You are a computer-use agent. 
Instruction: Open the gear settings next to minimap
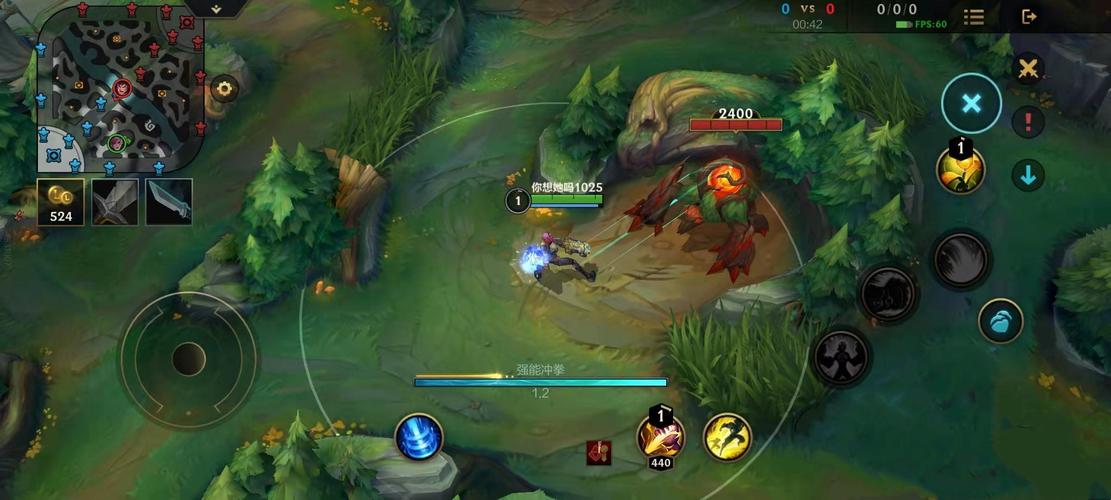(224, 88)
